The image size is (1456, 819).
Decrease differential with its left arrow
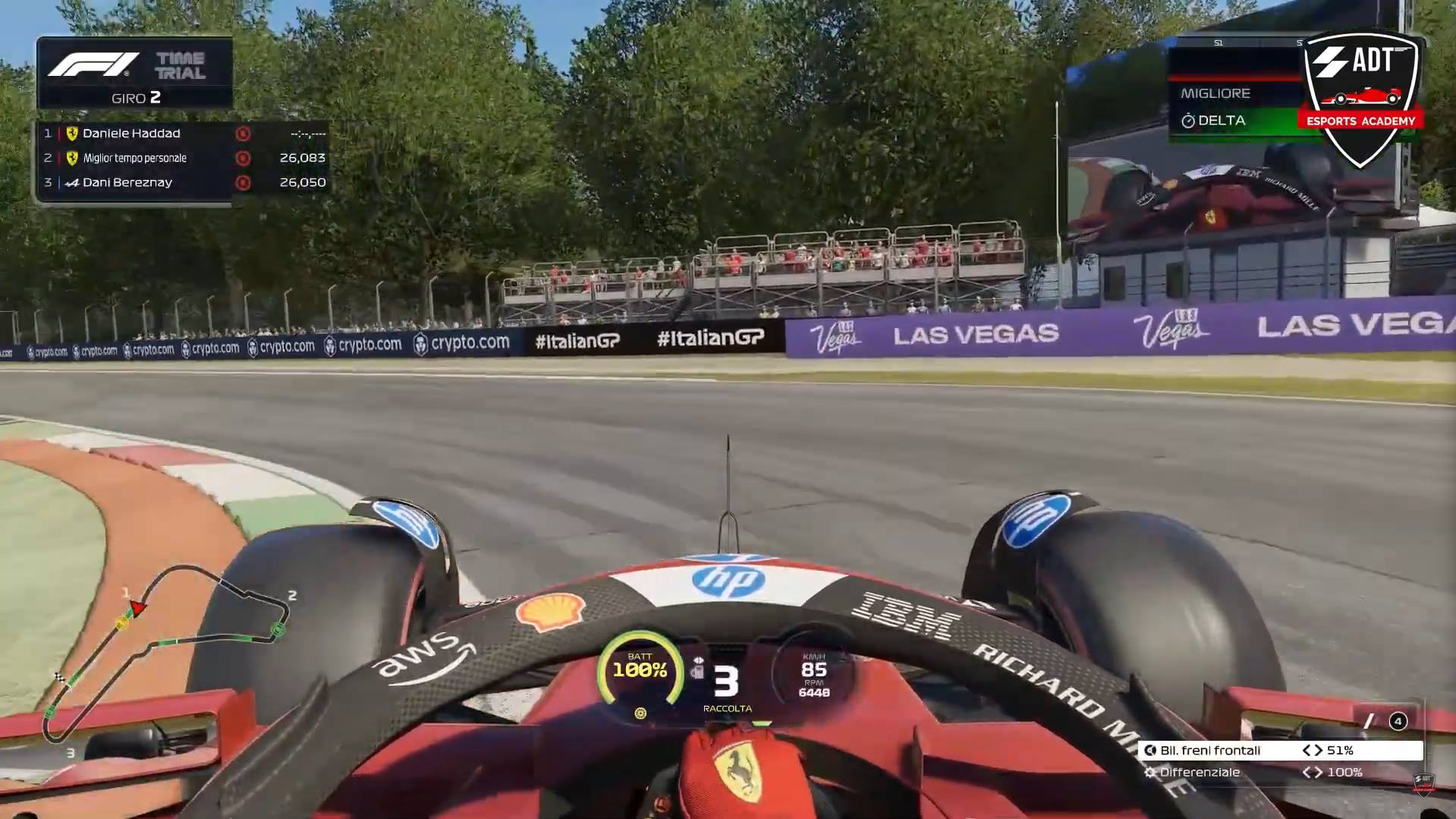coord(1307,772)
